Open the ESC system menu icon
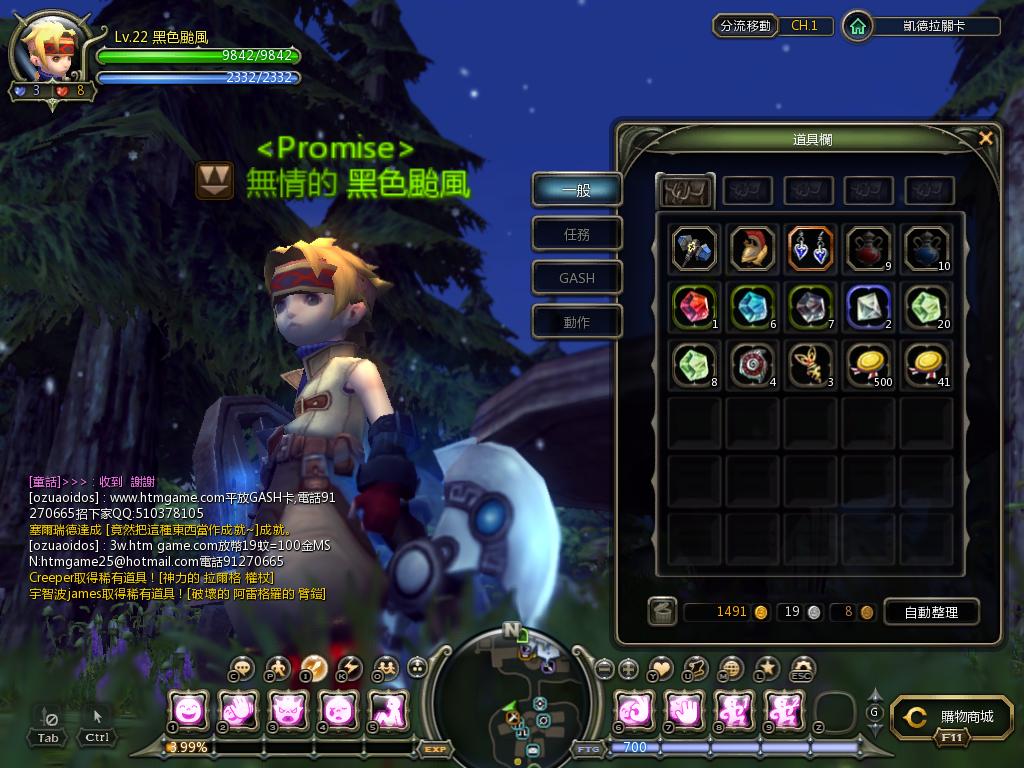The height and width of the screenshot is (768, 1024). (803, 667)
